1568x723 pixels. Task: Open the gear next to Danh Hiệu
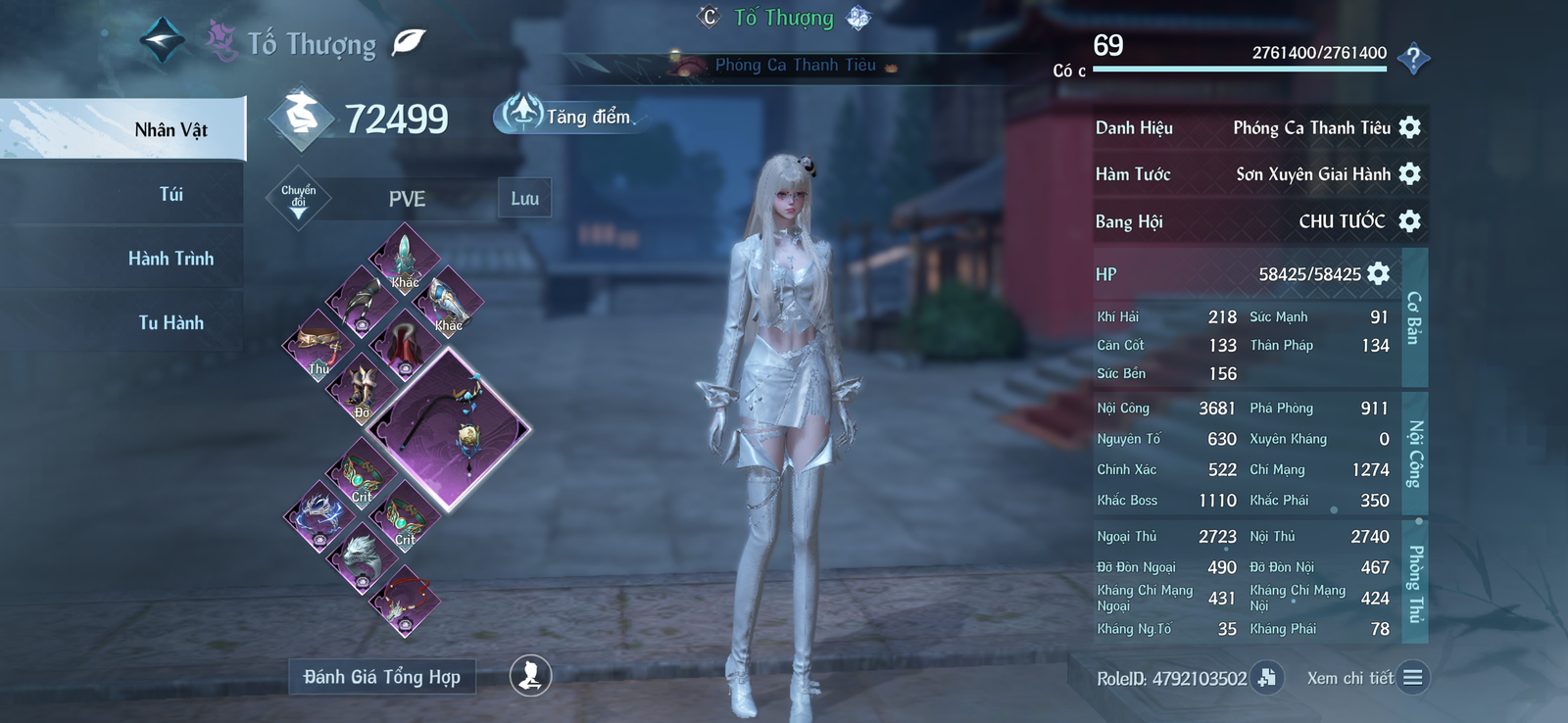pos(1409,127)
